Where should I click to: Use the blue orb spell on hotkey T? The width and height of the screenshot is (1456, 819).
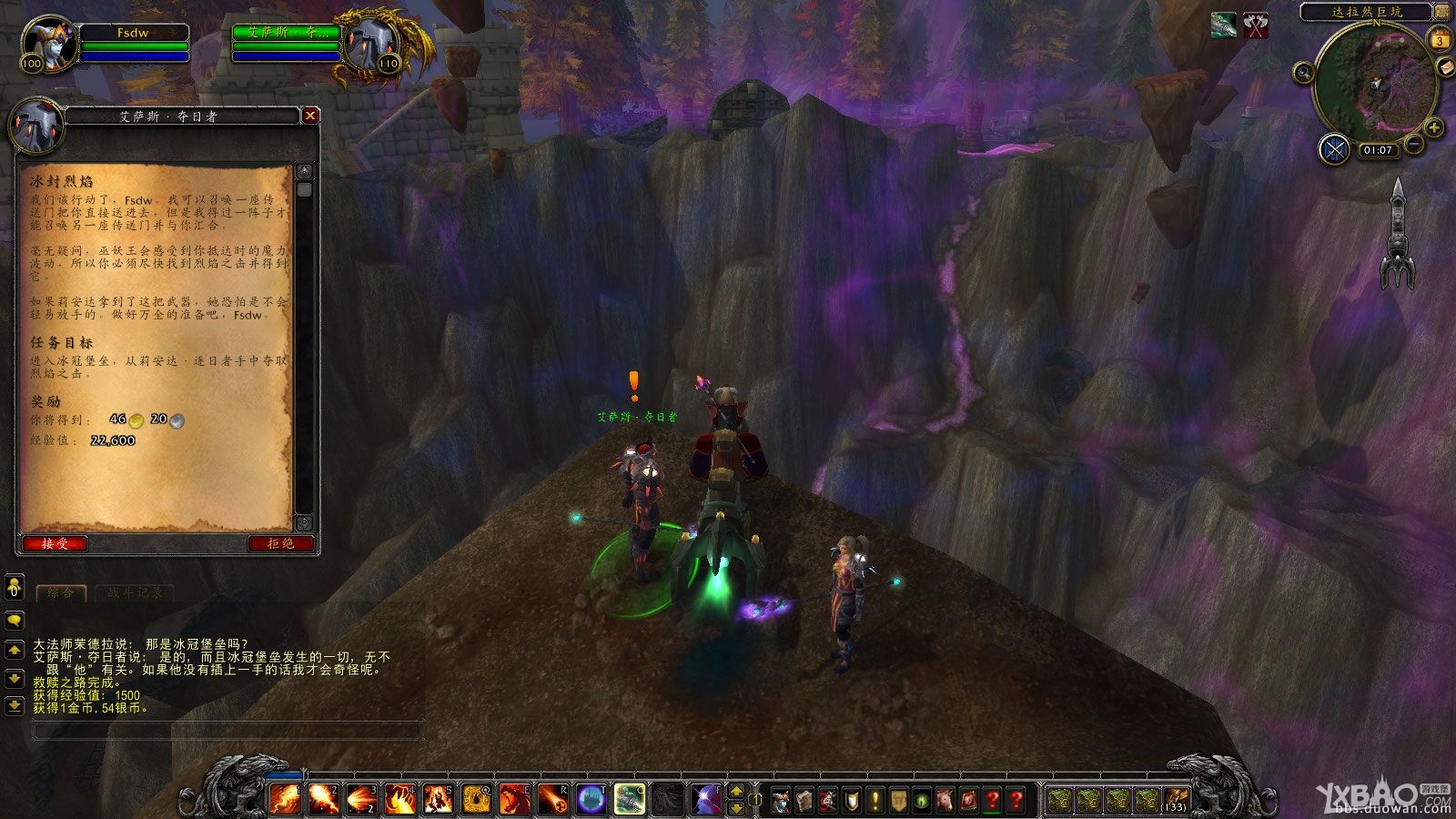(x=591, y=799)
